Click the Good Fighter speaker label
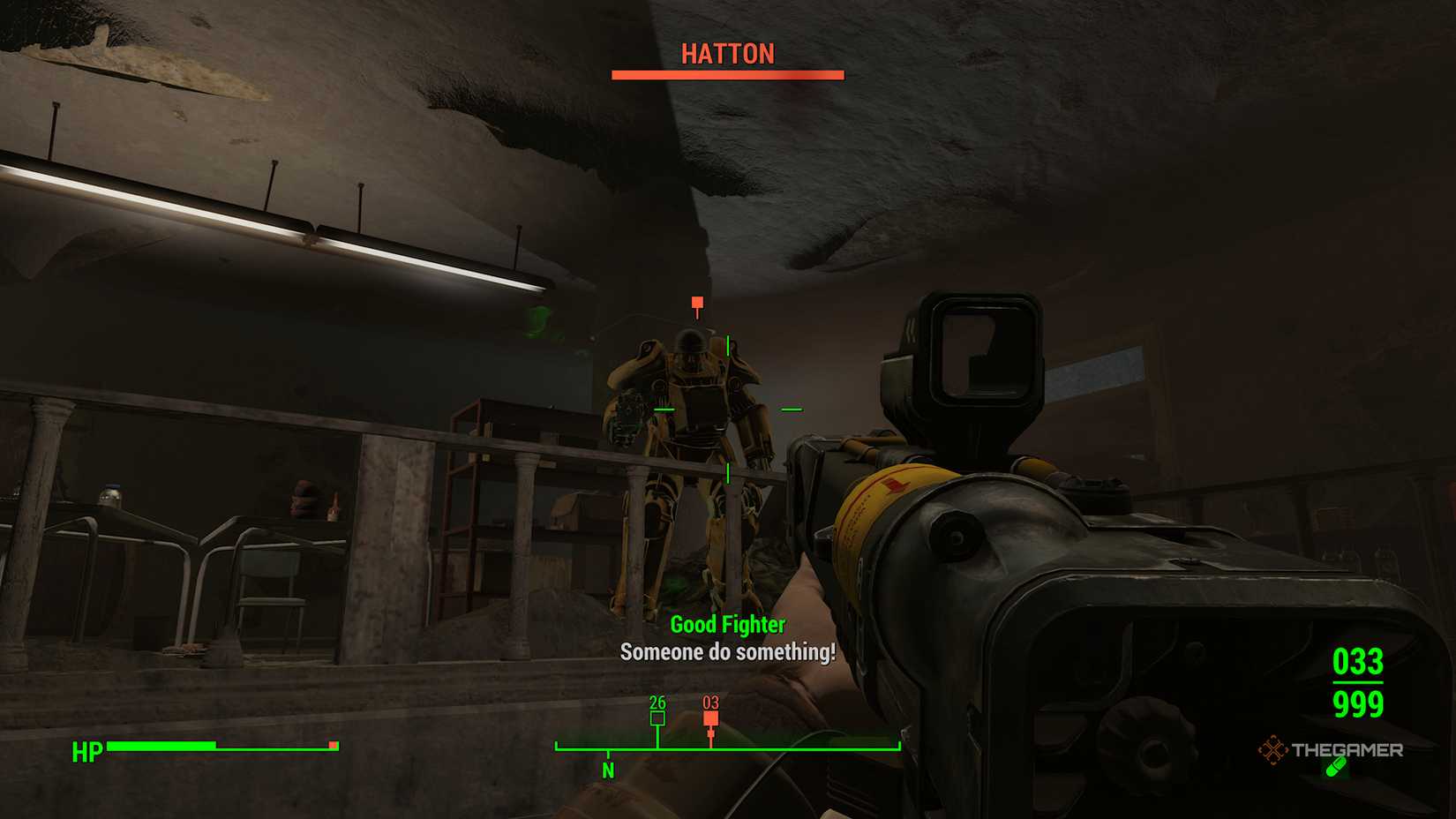1456x819 pixels. pyautogui.click(x=727, y=624)
